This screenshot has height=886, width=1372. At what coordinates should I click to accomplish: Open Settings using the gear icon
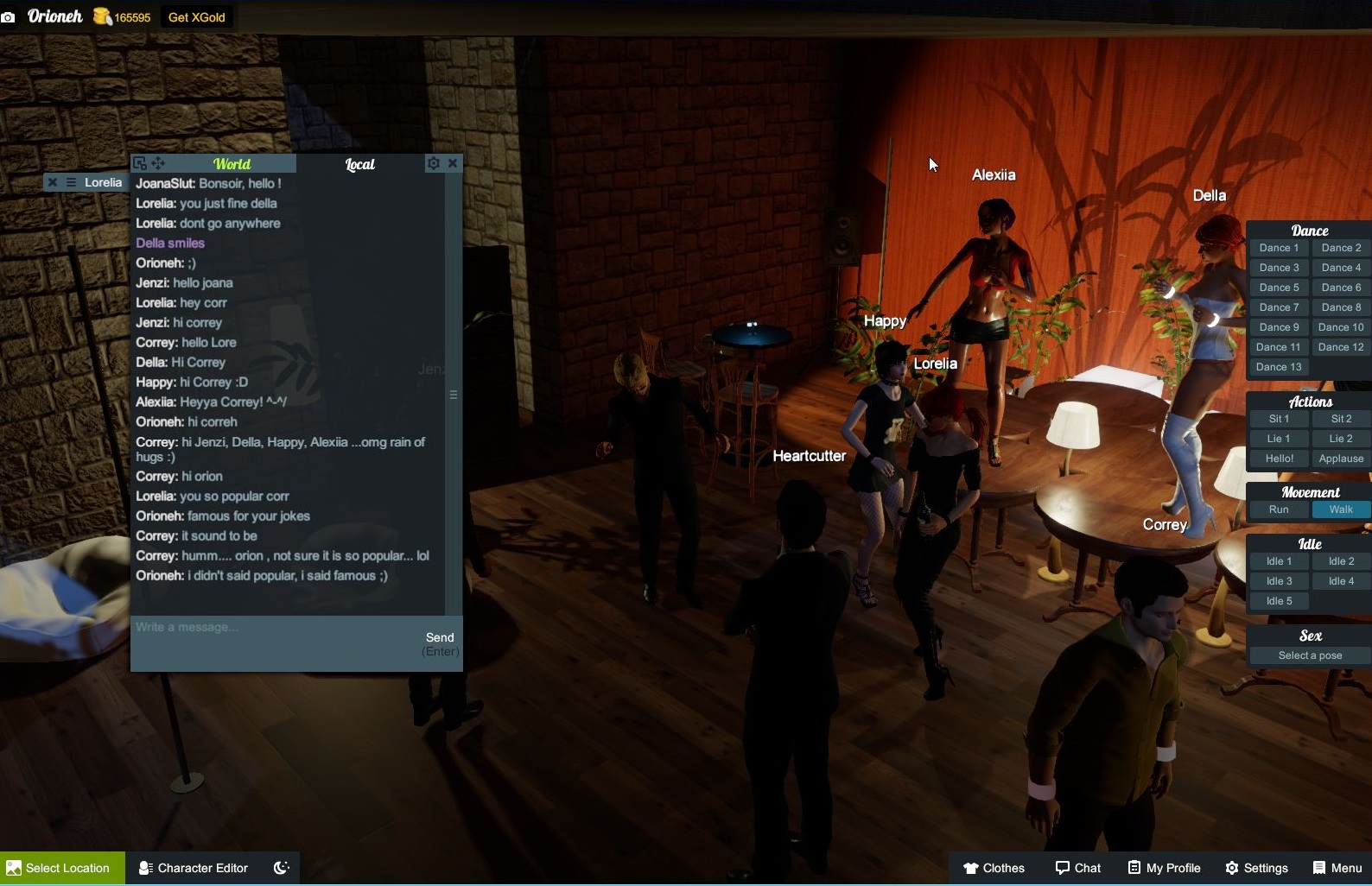coord(1230,868)
